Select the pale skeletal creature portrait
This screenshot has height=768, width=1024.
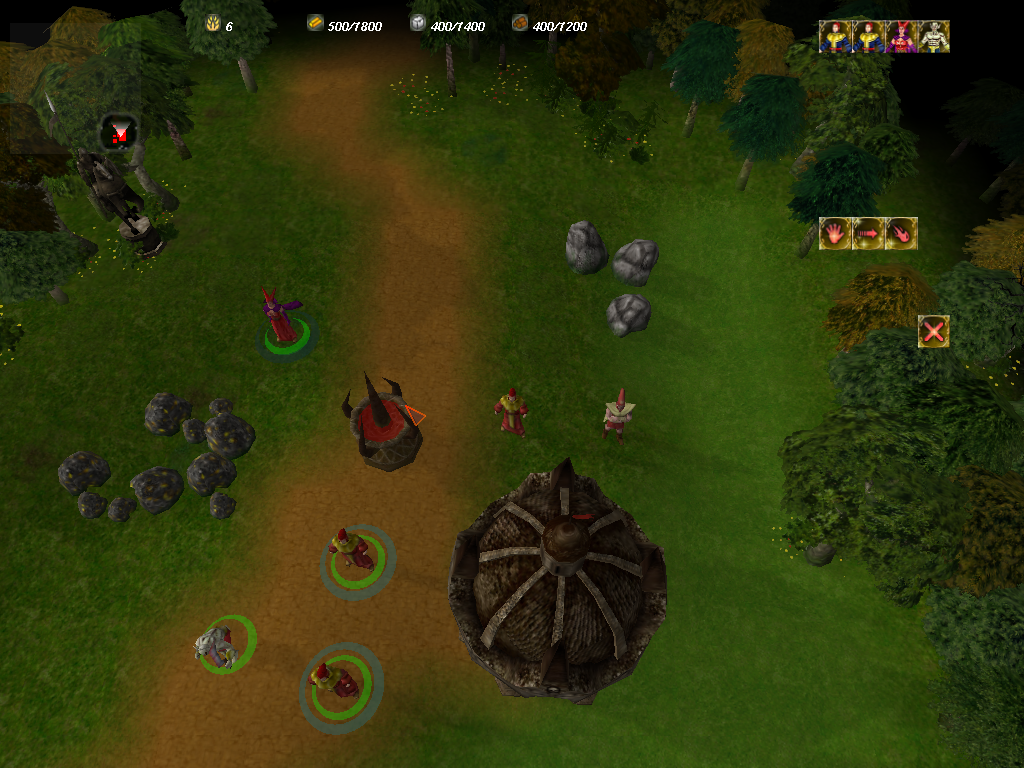[x=934, y=36]
